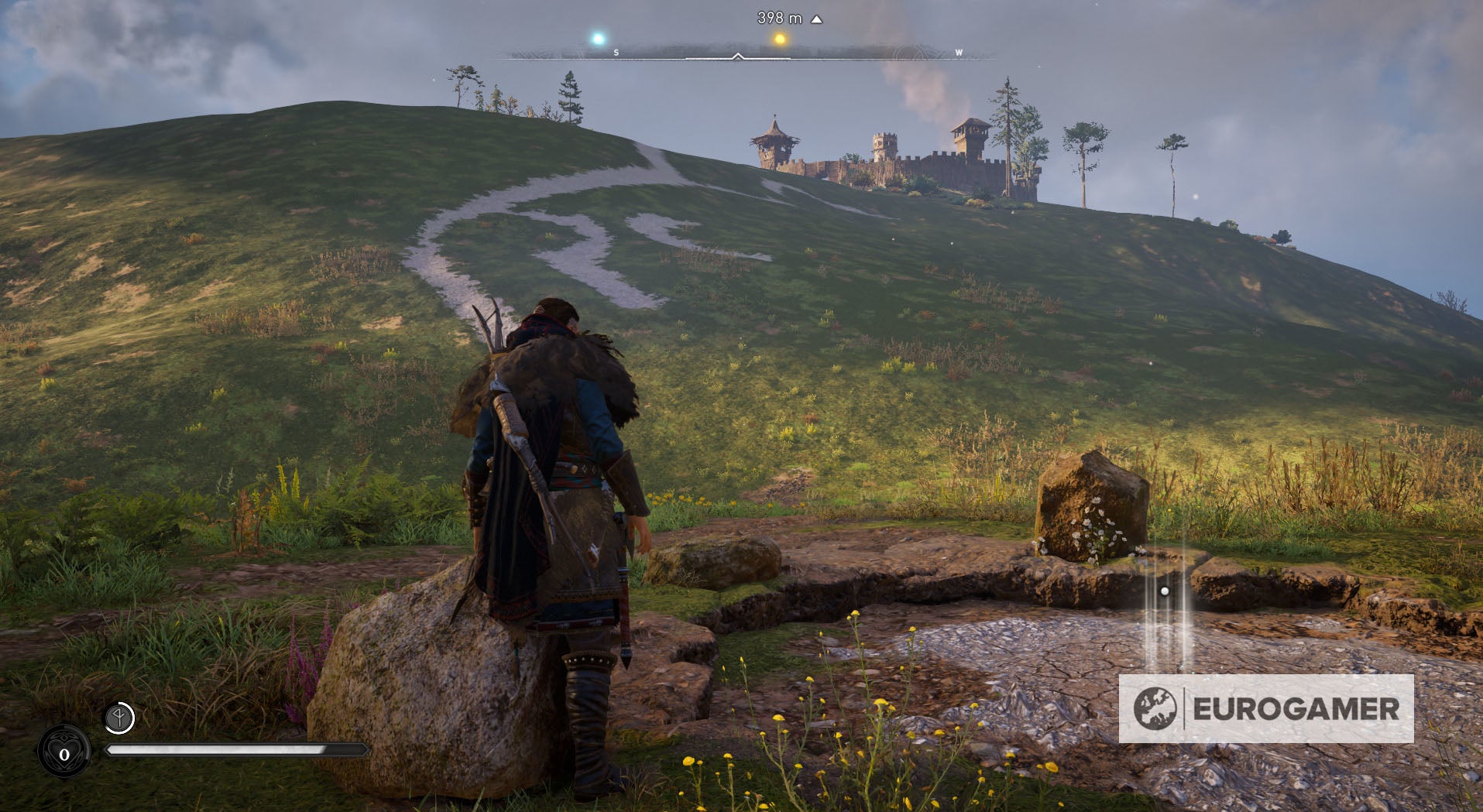Image resolution: width=1483 pixels, height=812 pixels.
Task: Click the center chevron notch on the compass
Action: (x=737, y=56)
